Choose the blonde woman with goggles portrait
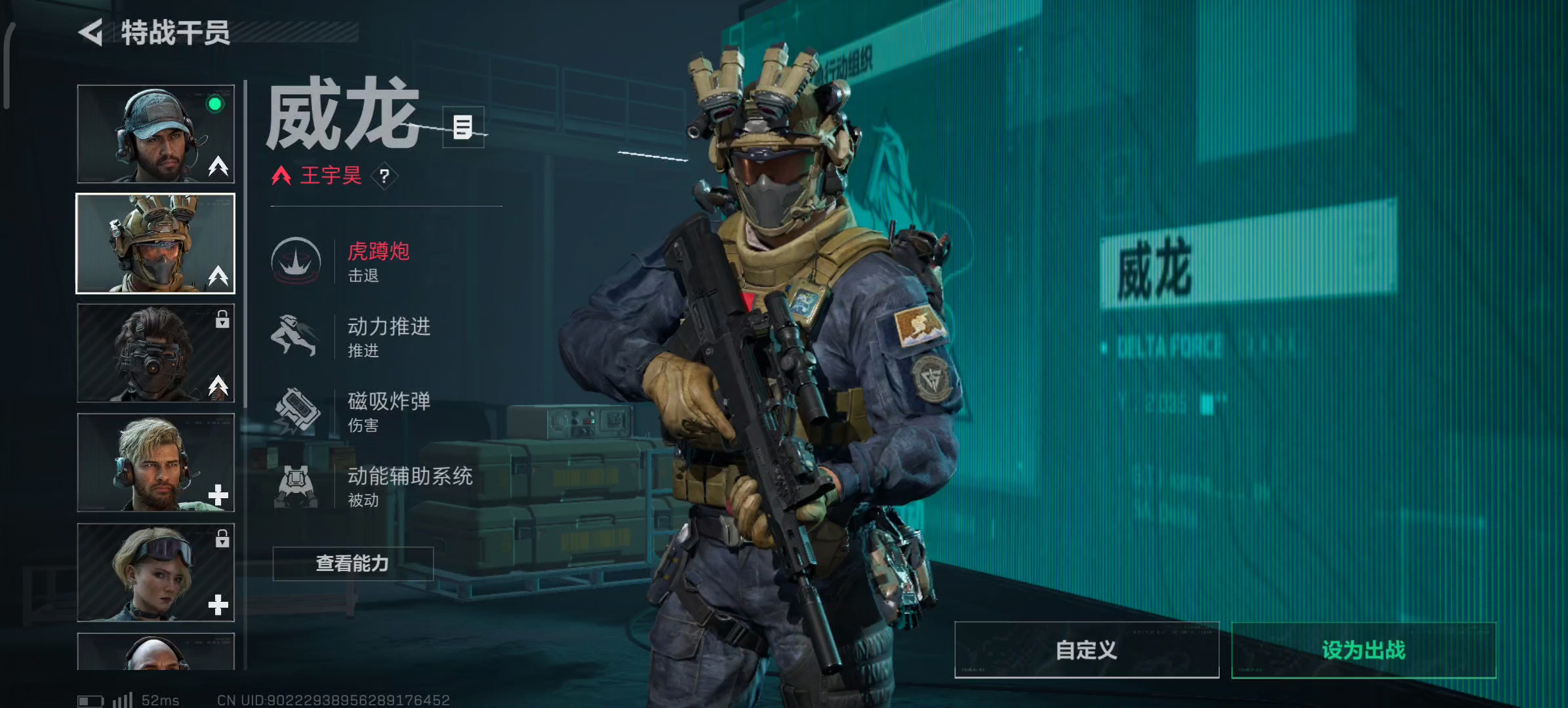 point(155,572)
